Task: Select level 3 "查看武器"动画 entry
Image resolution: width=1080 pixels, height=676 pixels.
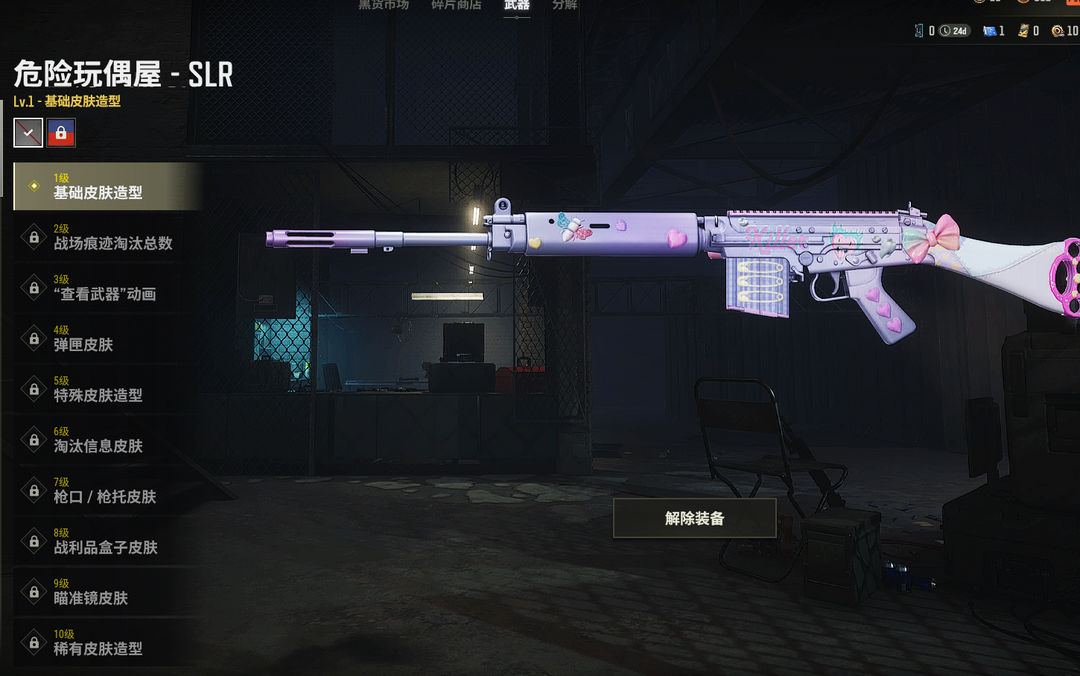Action: pos(107,288)
